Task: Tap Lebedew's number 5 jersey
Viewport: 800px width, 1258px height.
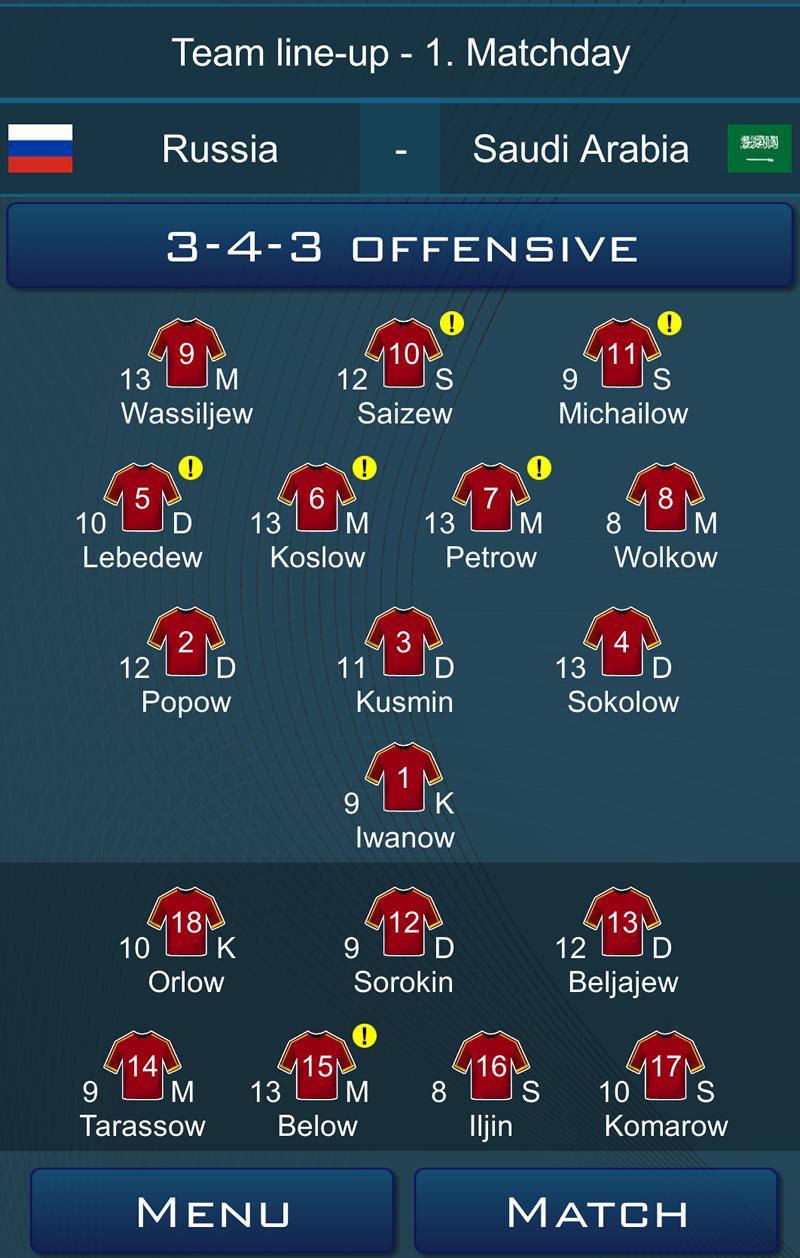Action: pos(142,499)
